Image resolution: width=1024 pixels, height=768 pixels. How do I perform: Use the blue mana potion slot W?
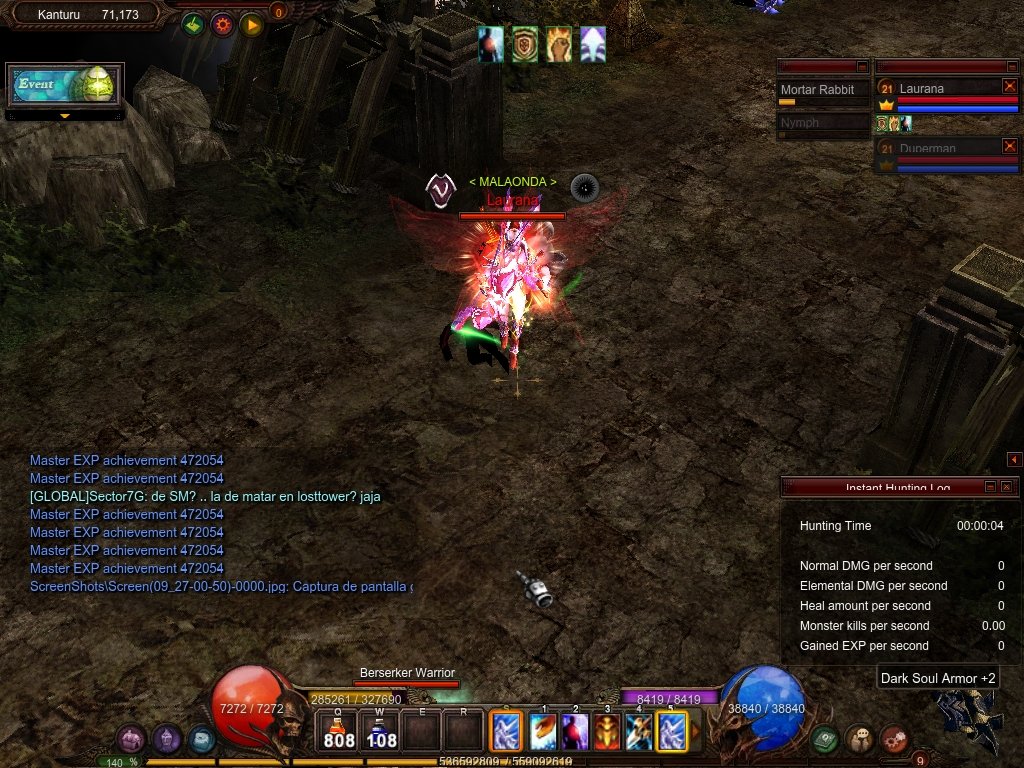click(380, 732)
